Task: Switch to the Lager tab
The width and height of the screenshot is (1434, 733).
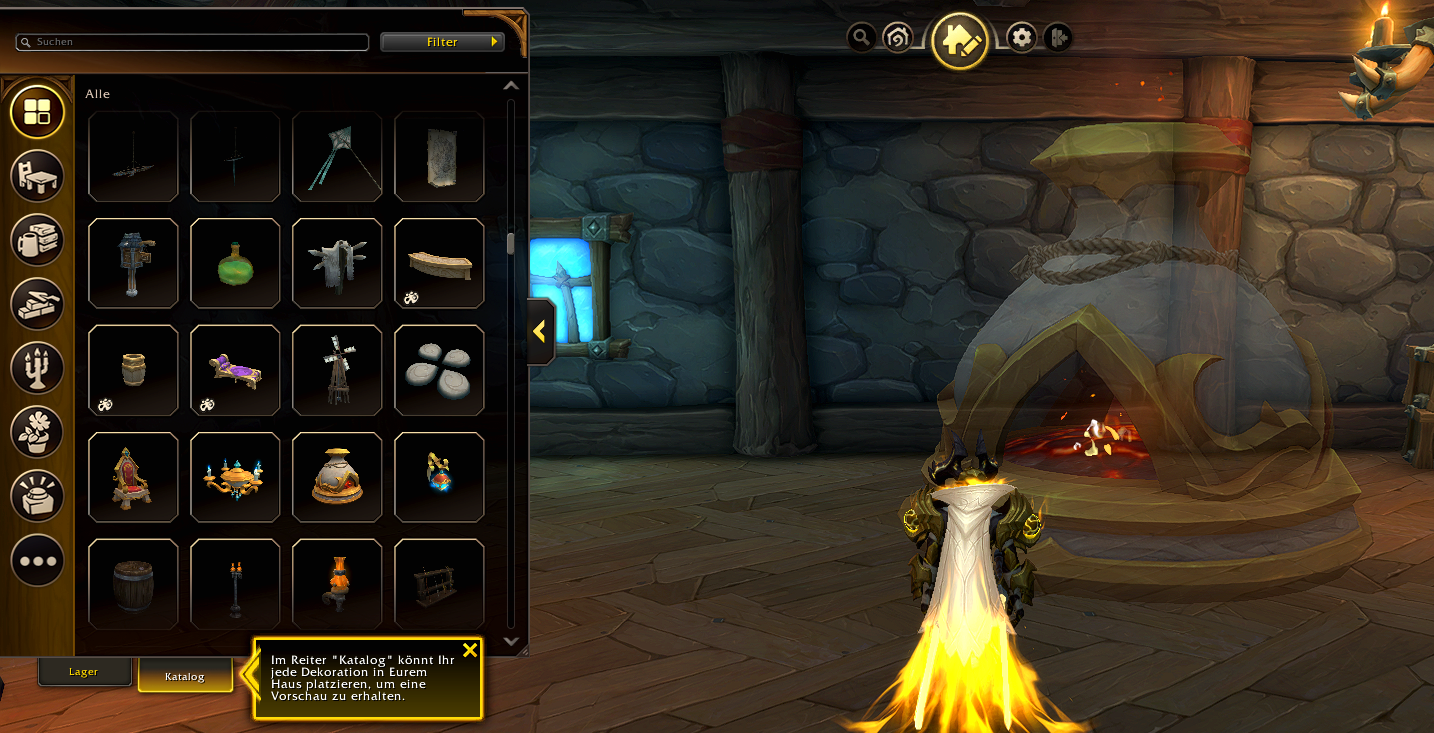Action: coord(84,672)
